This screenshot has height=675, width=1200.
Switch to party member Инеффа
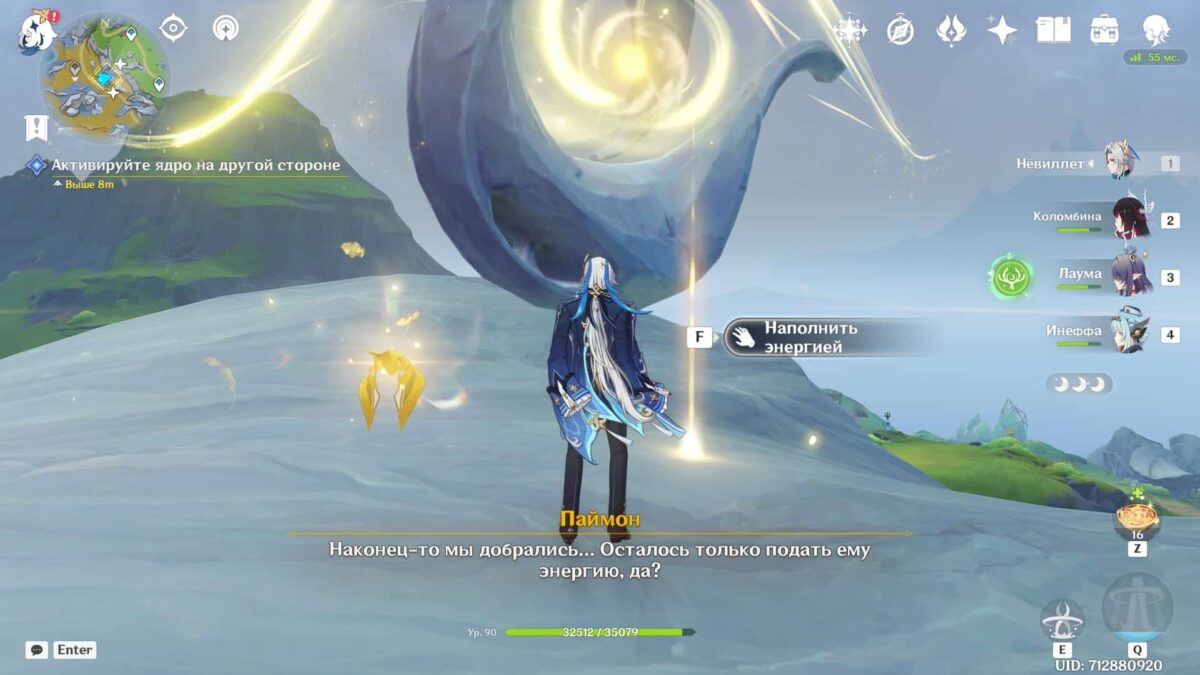tap(1130, 332)
